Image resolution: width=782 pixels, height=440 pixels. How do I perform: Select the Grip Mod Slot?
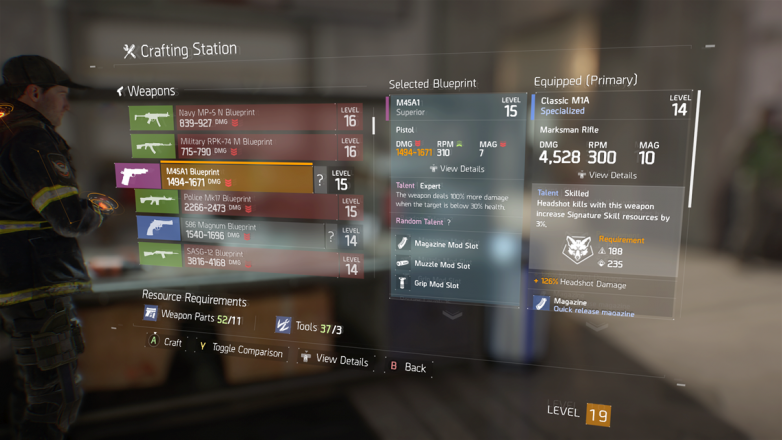tap(436, 285)
